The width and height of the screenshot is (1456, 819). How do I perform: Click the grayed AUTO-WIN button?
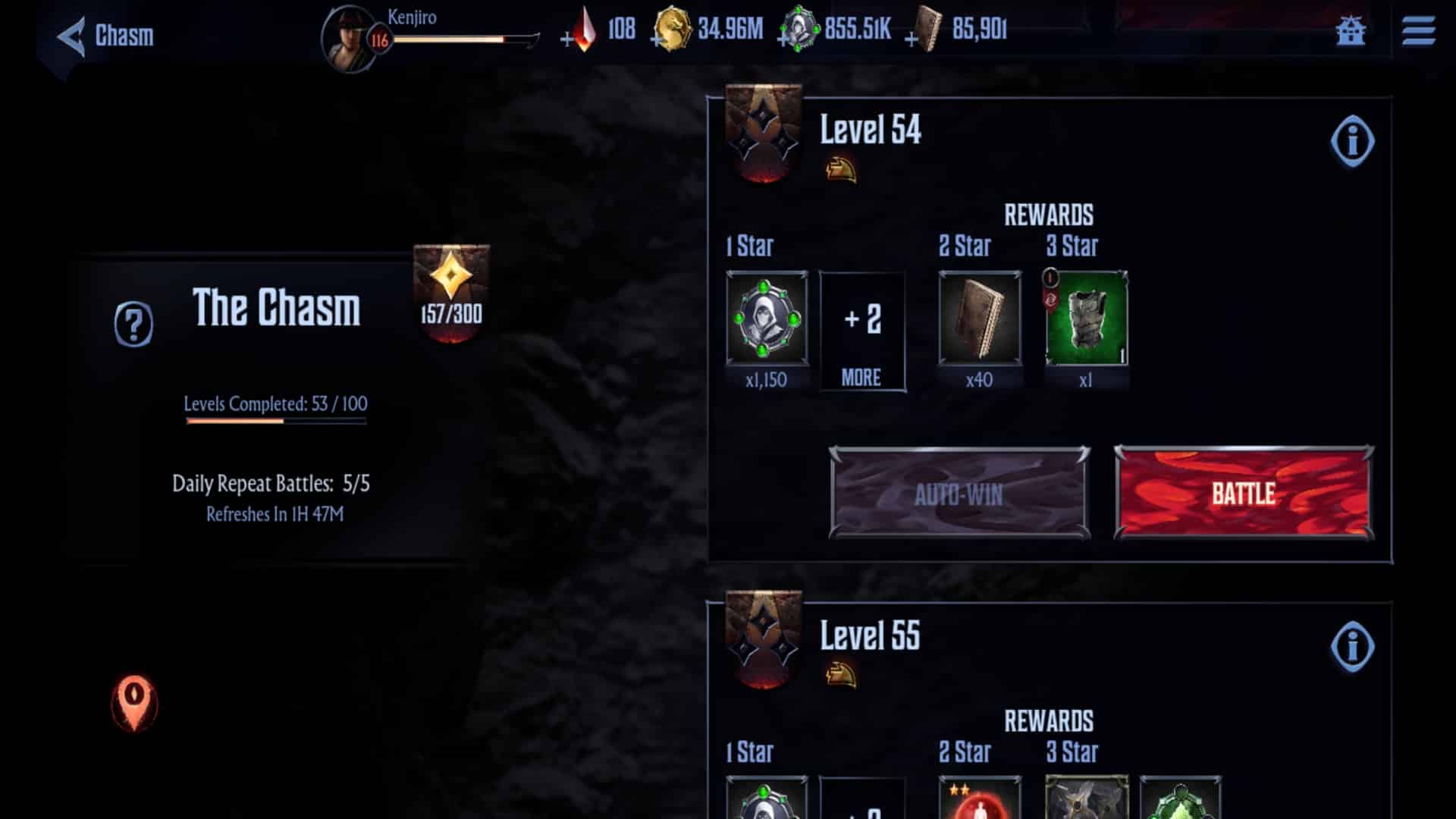(959, 493)
